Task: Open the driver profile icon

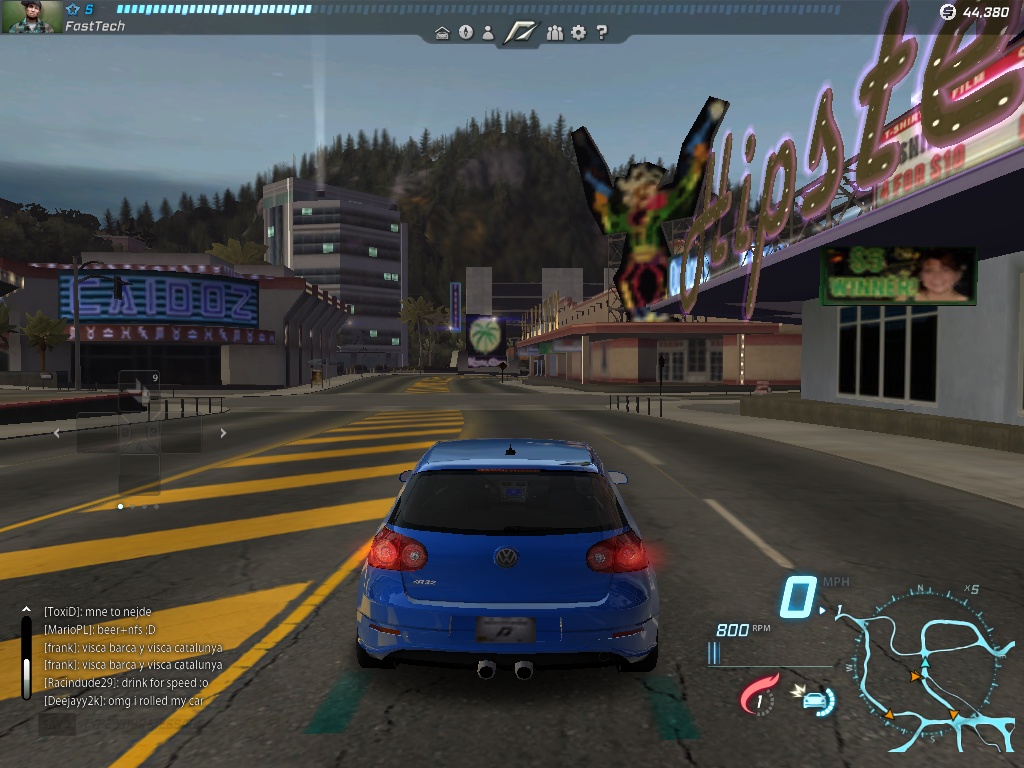Action: click(x=488, y=32)
